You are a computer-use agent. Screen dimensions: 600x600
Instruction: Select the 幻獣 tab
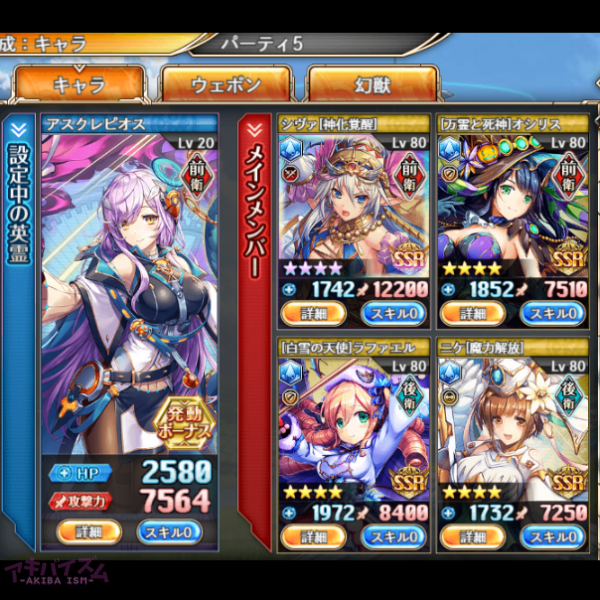[x=371, y=86]
